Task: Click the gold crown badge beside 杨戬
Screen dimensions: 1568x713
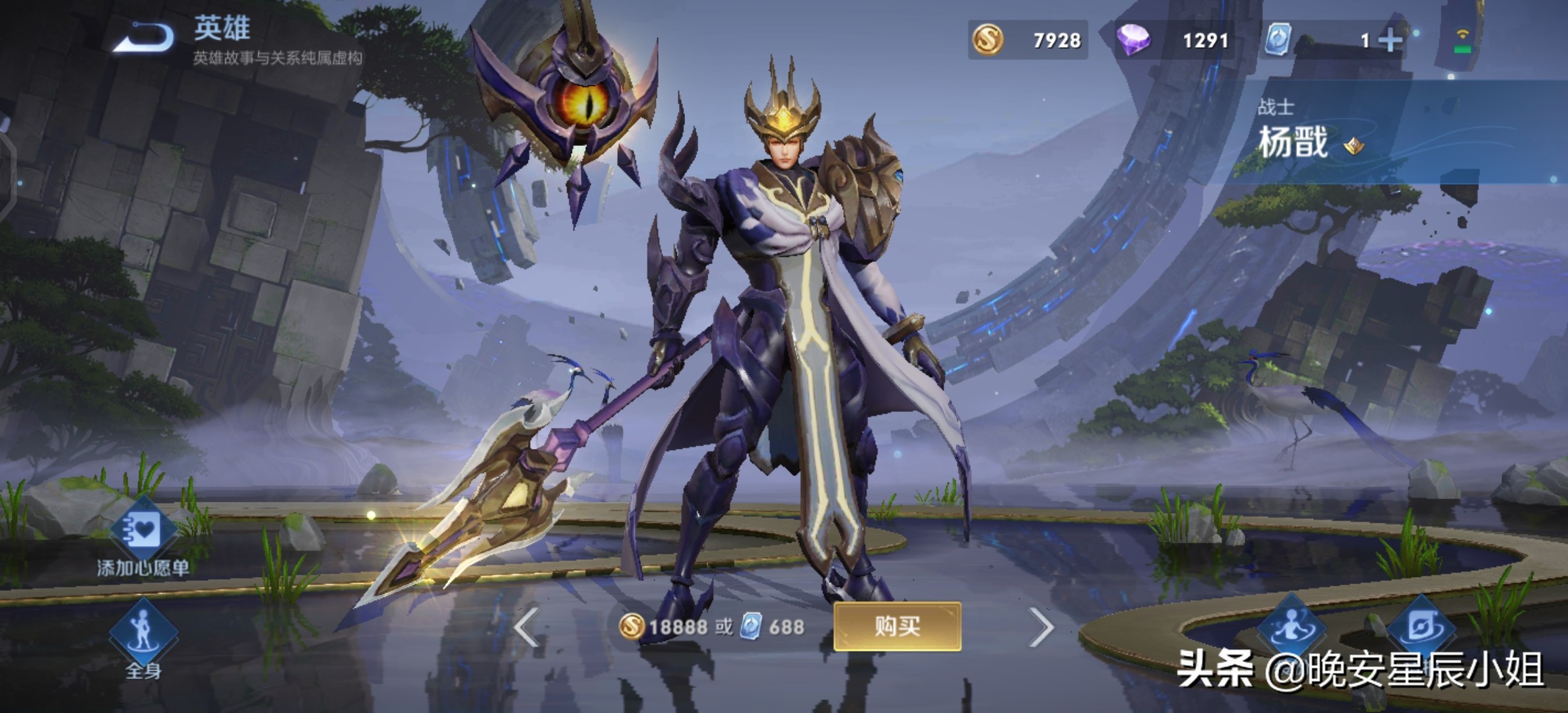Action: pos(1354,145)
